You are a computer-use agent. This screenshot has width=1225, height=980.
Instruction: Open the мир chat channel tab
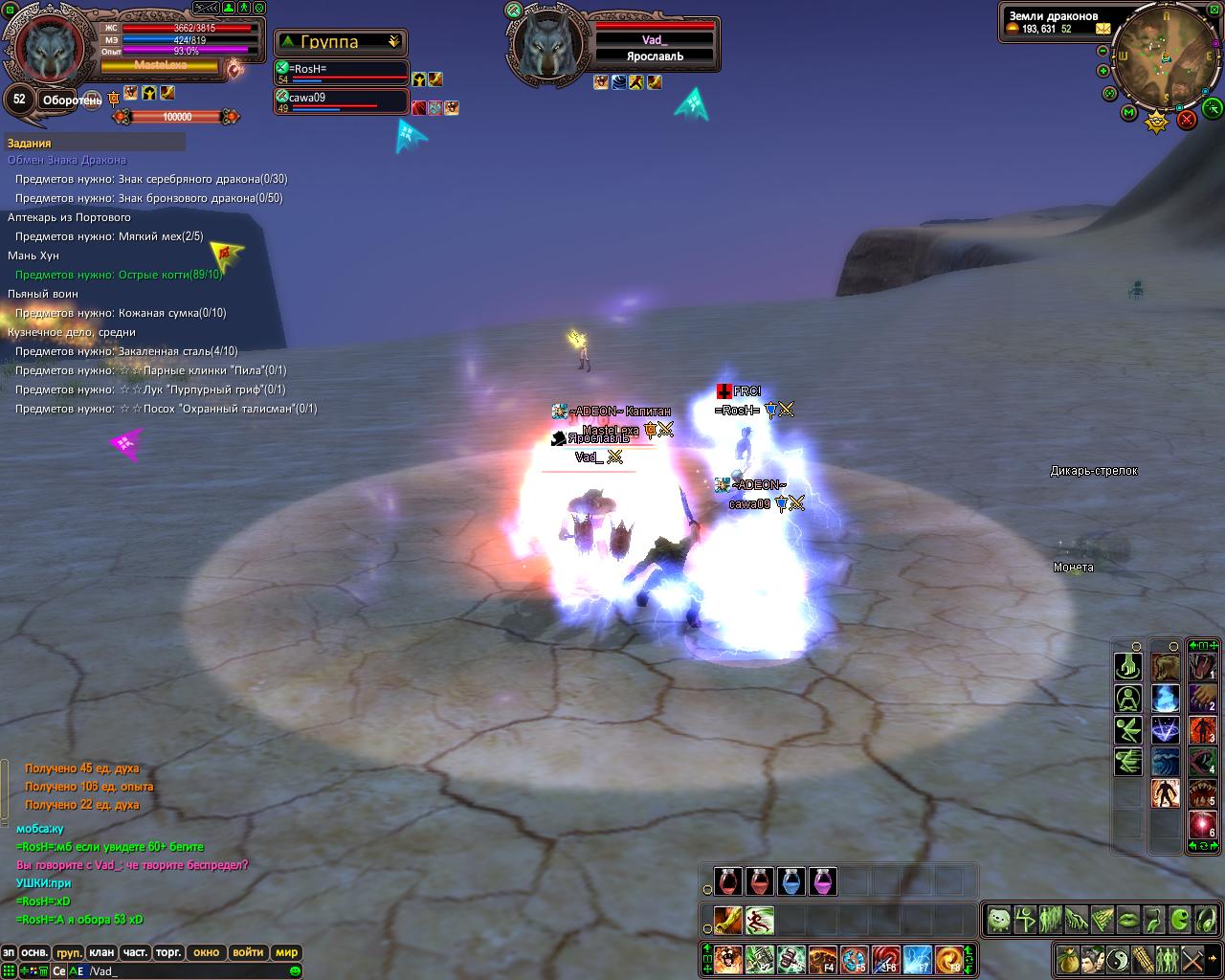click(286, 952)
